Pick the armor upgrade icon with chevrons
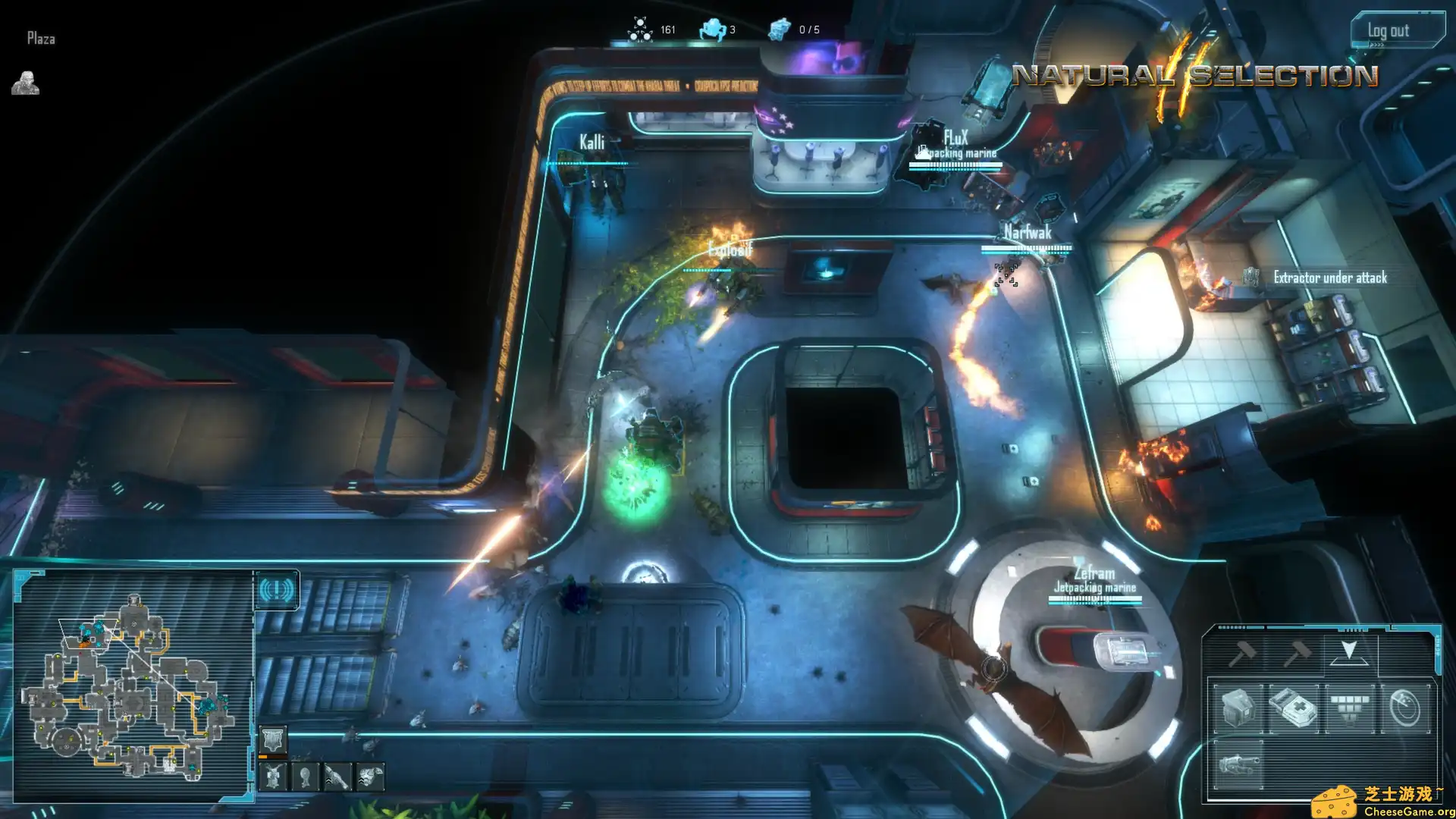Image resolution: width=1456 pixels, height=819 pixels. (x=370, y=777)
